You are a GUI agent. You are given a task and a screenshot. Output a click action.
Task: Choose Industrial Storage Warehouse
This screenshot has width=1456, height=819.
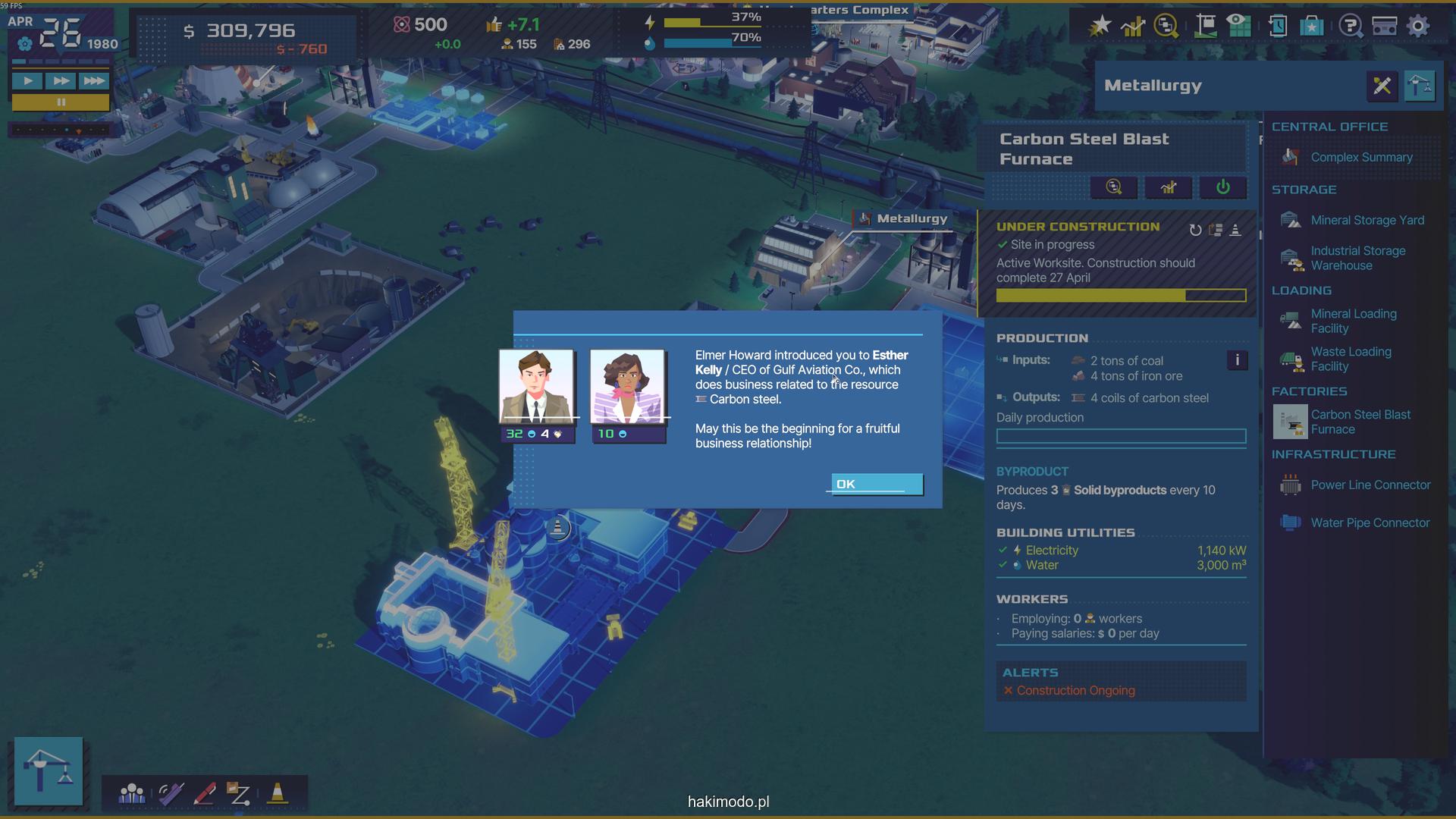pos(1357,258)
